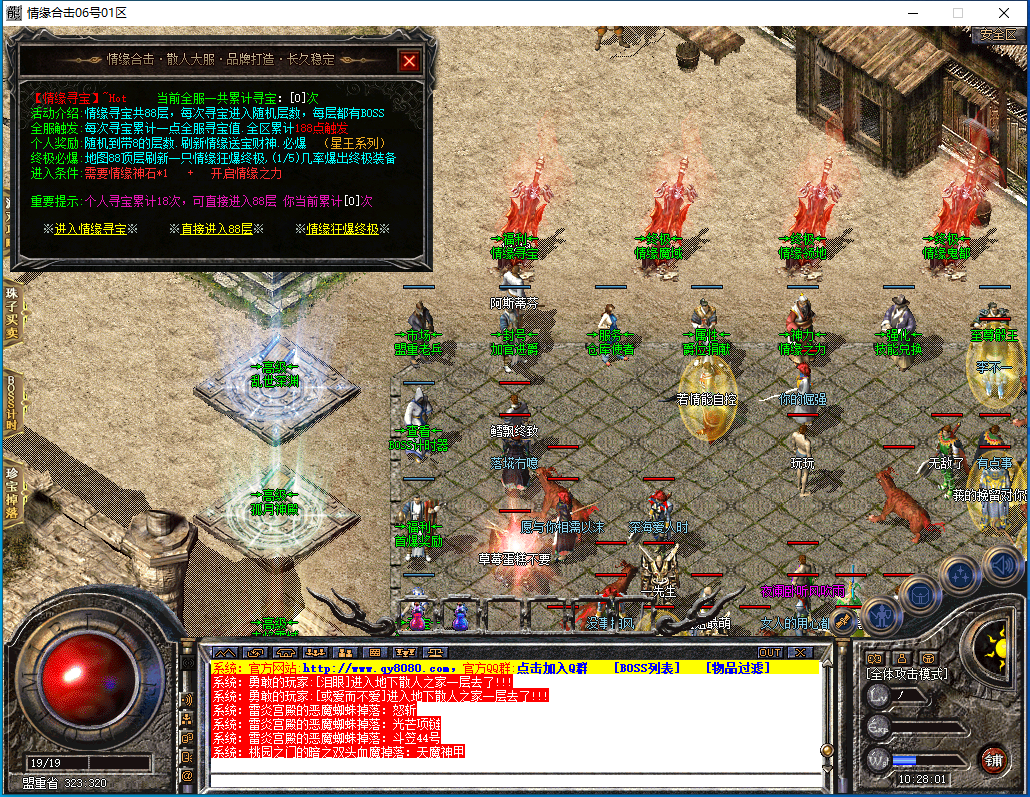The height and width of the screenshot is (797, 1030).
Task: Open the BOSS列表 link in chat
Action: click(646, 667)
